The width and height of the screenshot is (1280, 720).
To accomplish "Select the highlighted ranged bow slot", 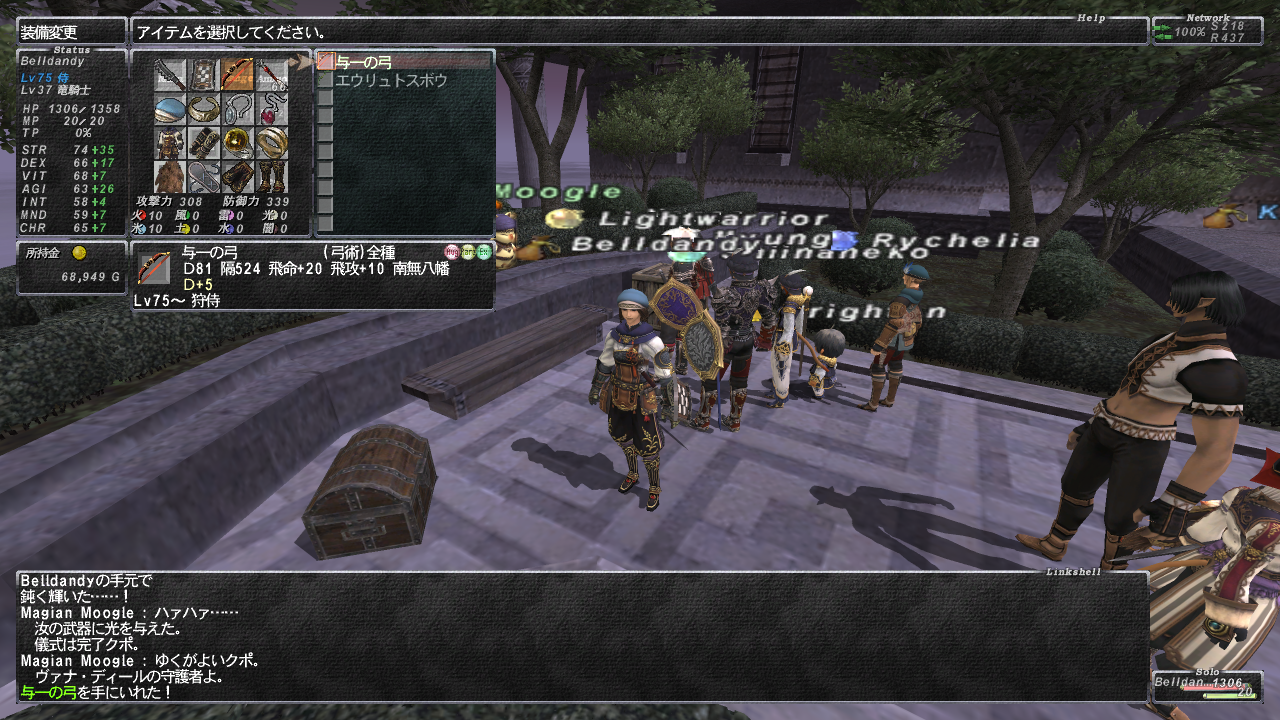I will [238, 76].
